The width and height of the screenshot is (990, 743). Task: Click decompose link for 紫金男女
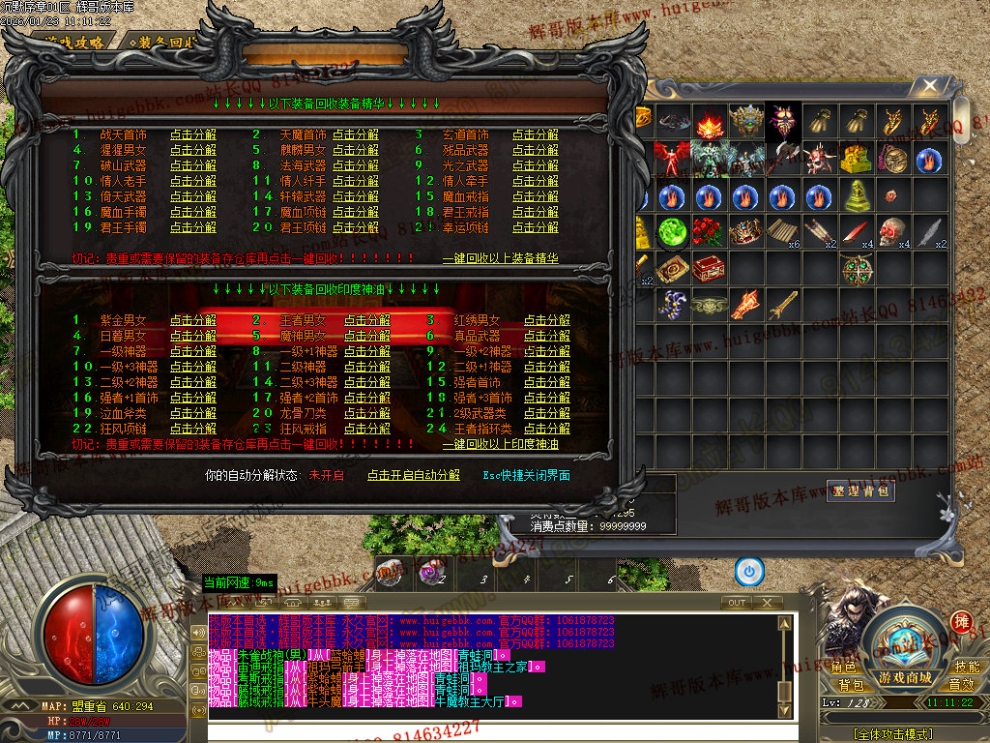coord(192,320)
